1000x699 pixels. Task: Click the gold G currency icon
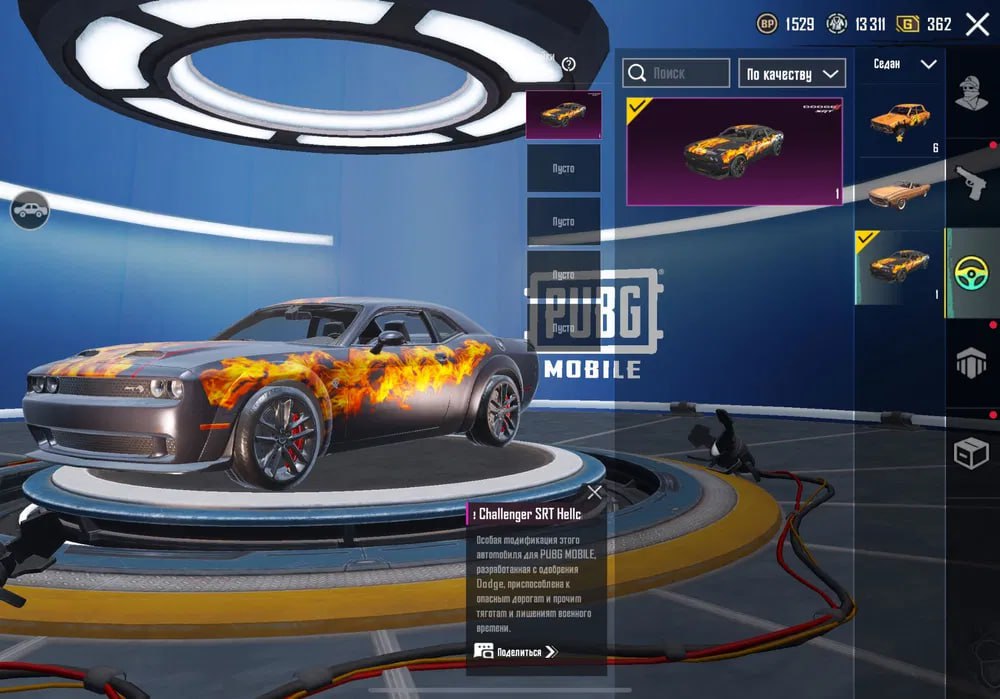pos(908,24)
